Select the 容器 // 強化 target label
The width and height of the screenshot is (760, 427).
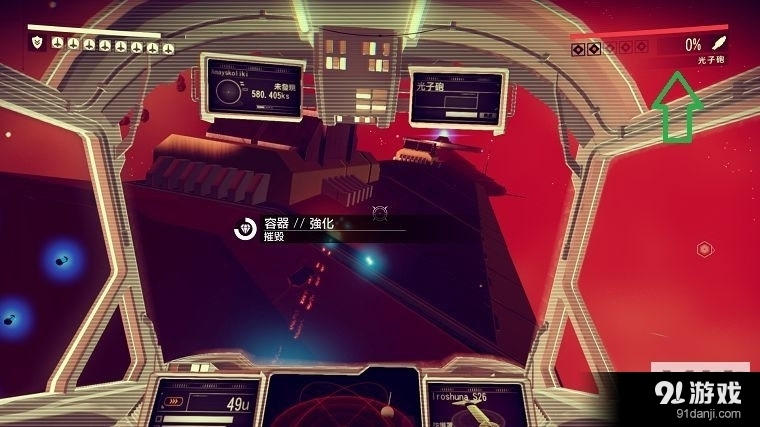(297, 224)
